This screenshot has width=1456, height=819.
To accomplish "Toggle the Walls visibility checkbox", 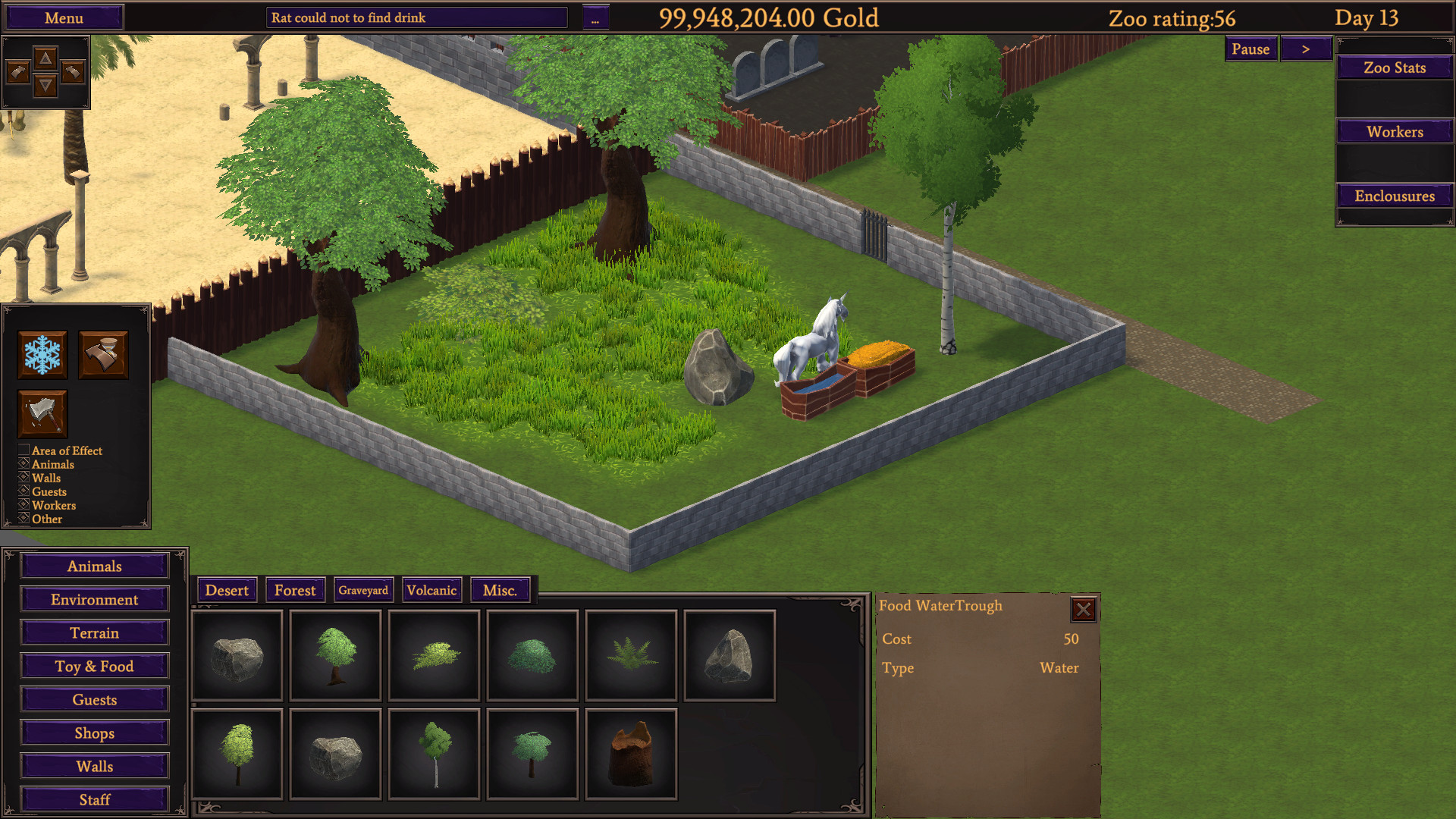I will pyautogui.click(x=24, y=478).
